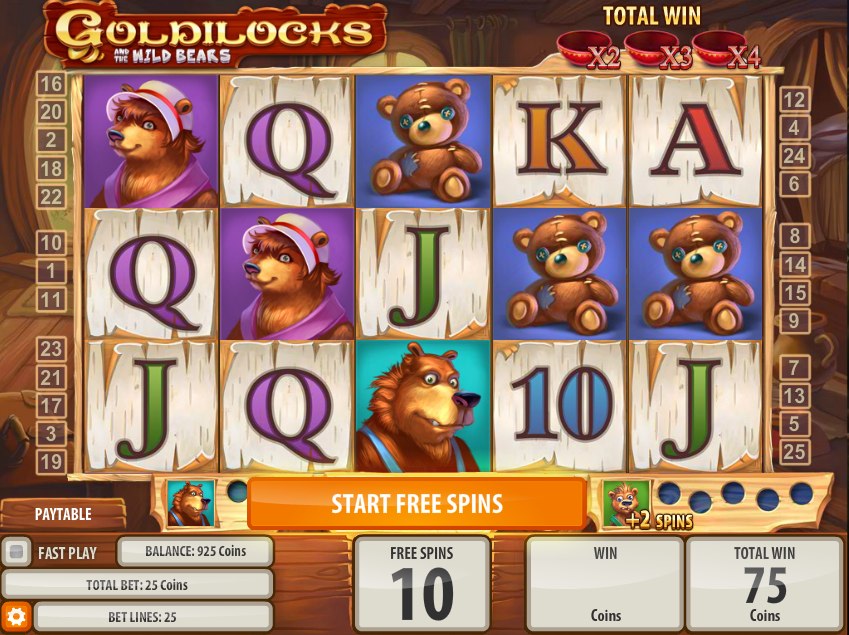
Task: Start the free spins
Action: (416, 502)
